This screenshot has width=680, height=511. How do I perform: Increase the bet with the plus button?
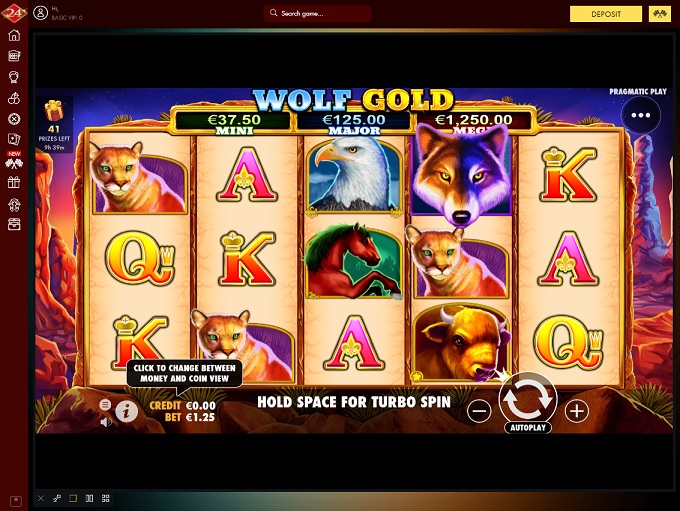click(577, 410)
